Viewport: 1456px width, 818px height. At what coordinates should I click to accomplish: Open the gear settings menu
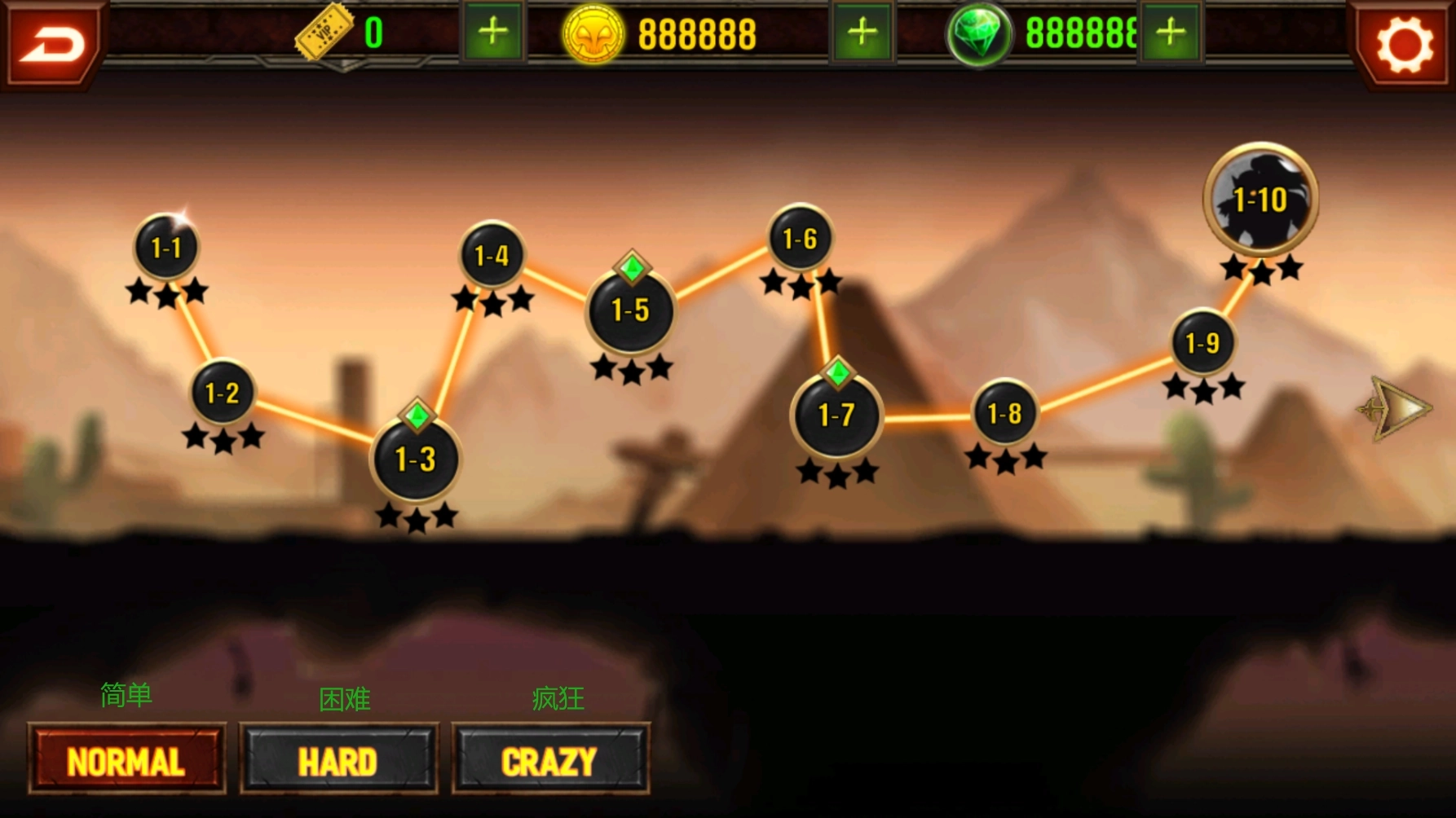[x=1404, y=44]
